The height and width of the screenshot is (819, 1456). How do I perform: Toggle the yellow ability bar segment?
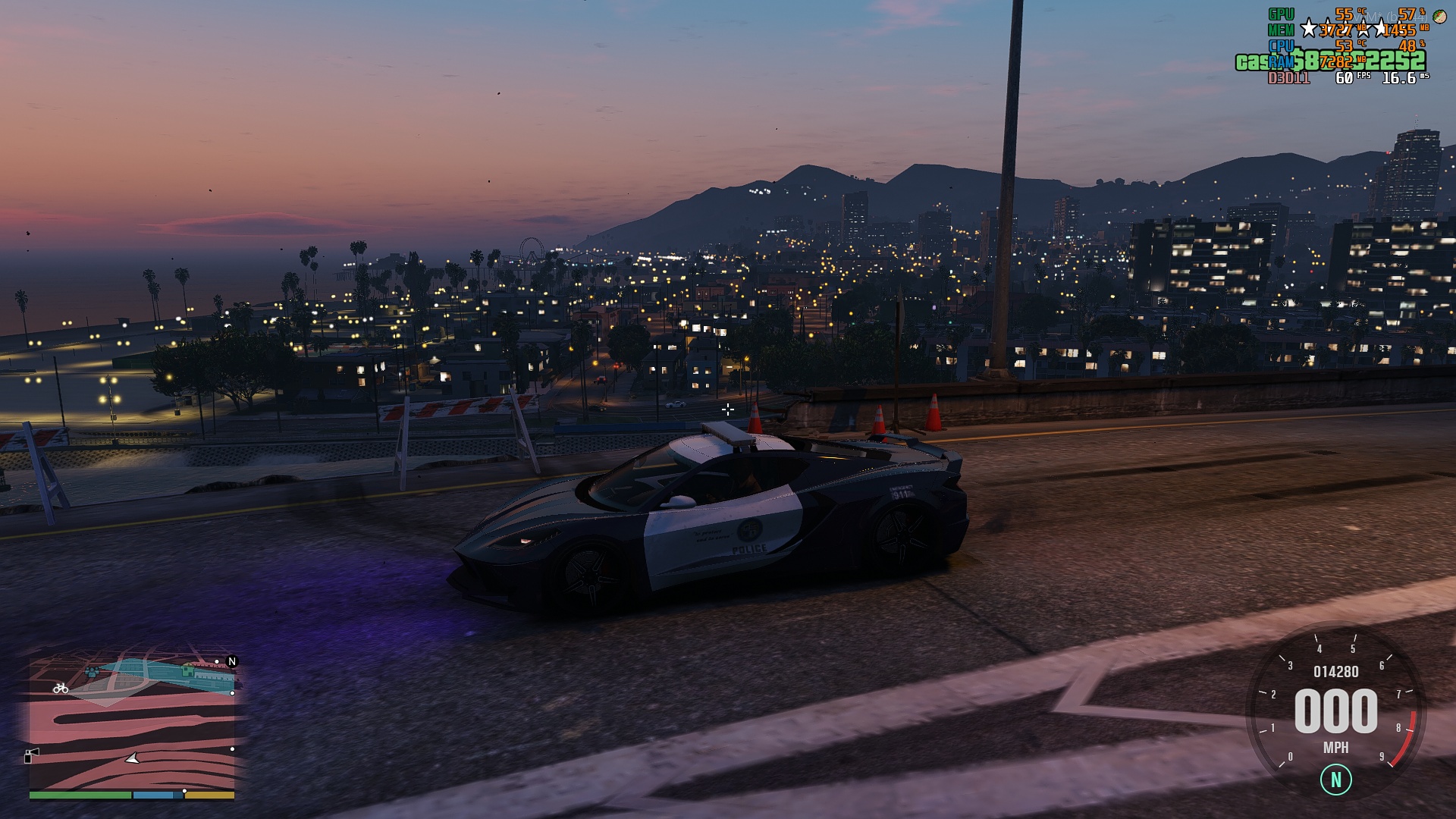209,795
